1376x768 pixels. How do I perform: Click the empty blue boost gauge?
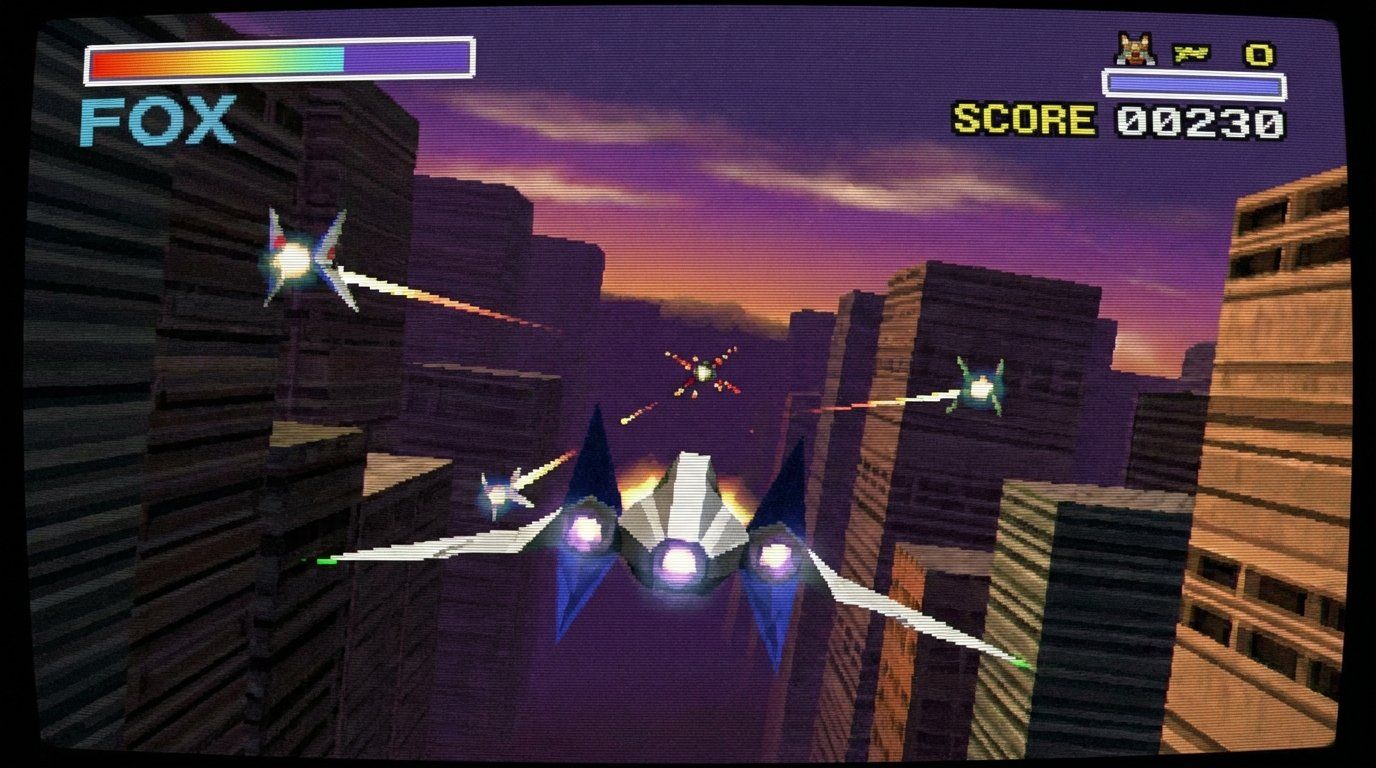click(x=1196, y=84)
